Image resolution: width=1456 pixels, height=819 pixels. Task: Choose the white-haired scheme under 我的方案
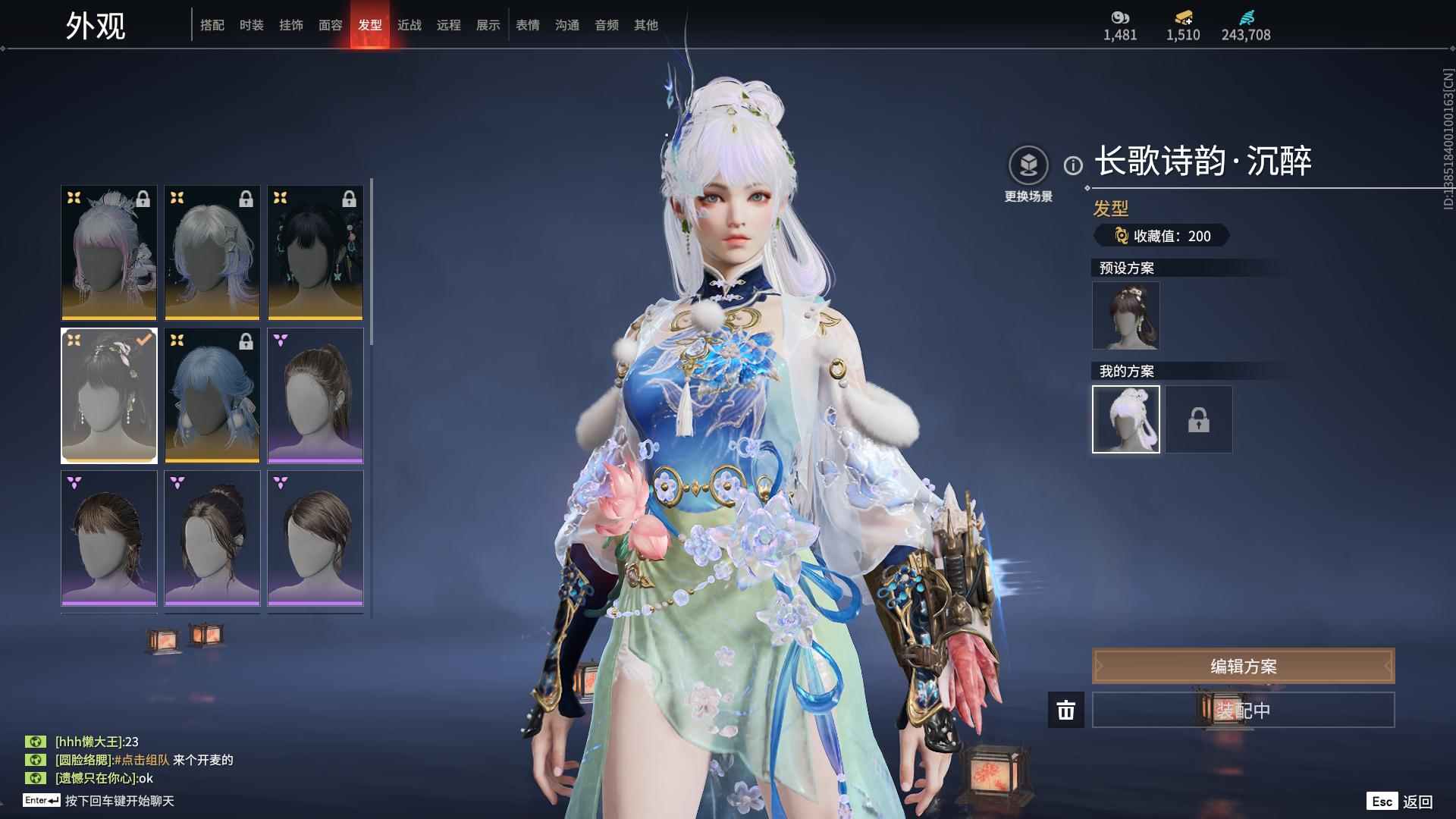(x=1125, y=419)
